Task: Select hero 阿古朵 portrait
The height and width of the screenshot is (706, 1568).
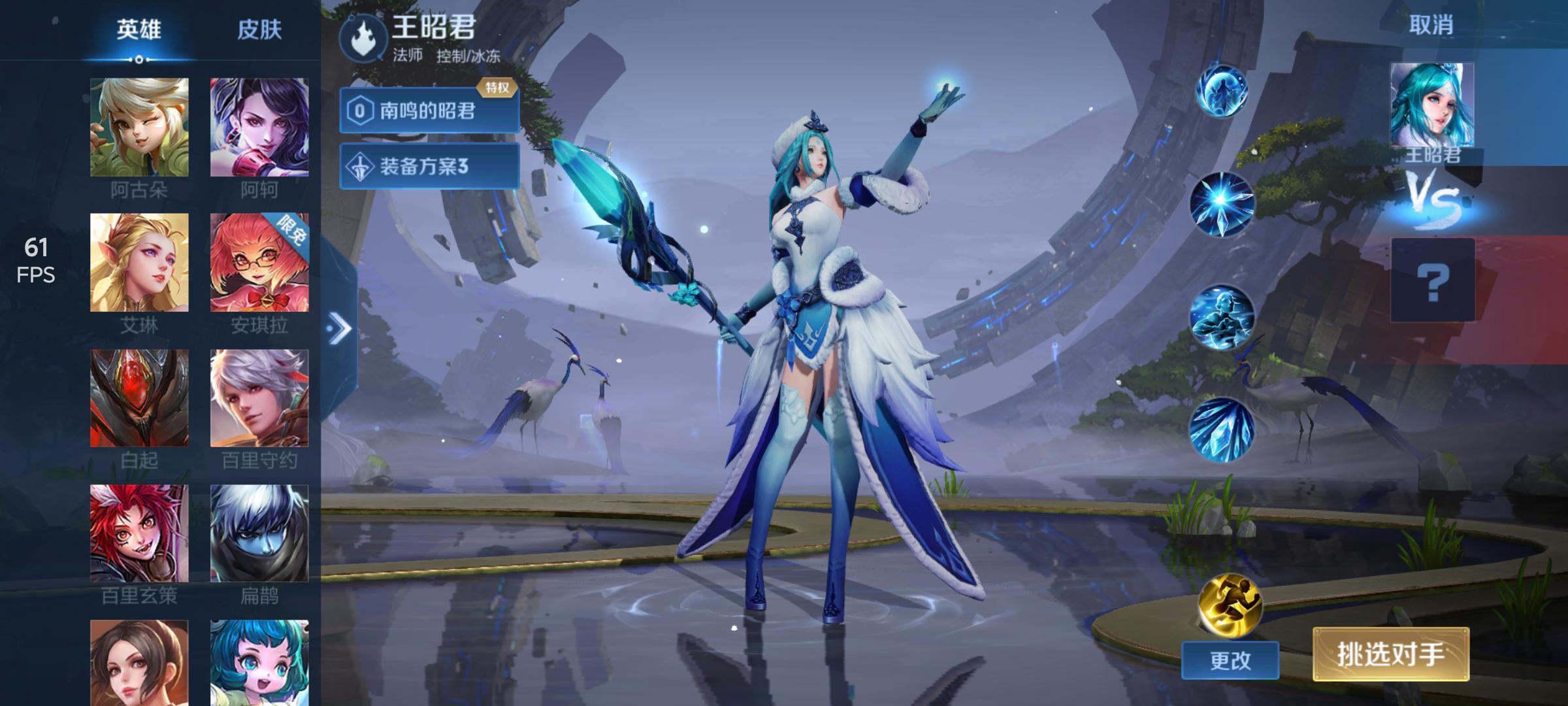Action: 139,127
